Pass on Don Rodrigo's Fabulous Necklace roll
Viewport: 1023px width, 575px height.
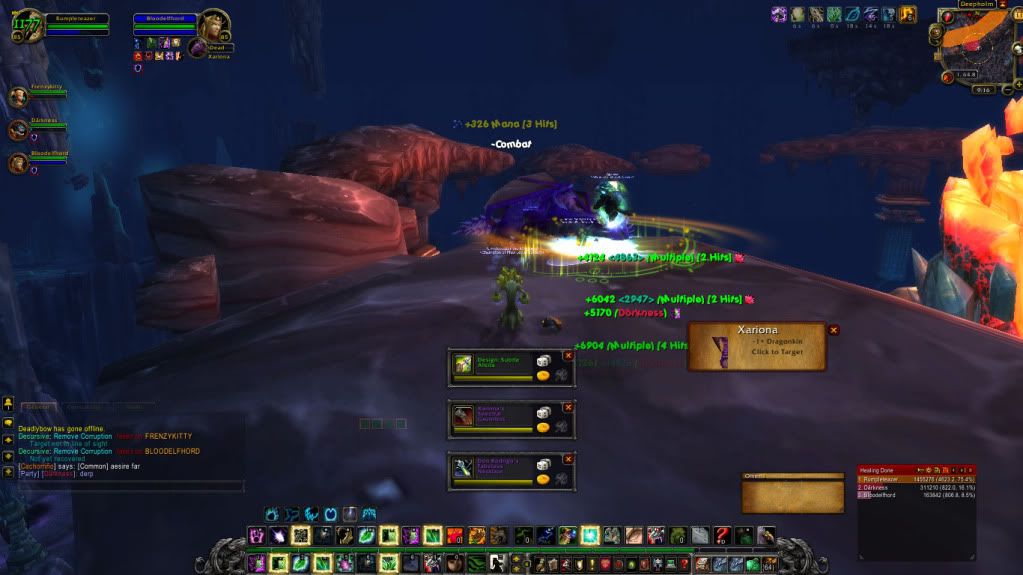[x=568, y=460]
